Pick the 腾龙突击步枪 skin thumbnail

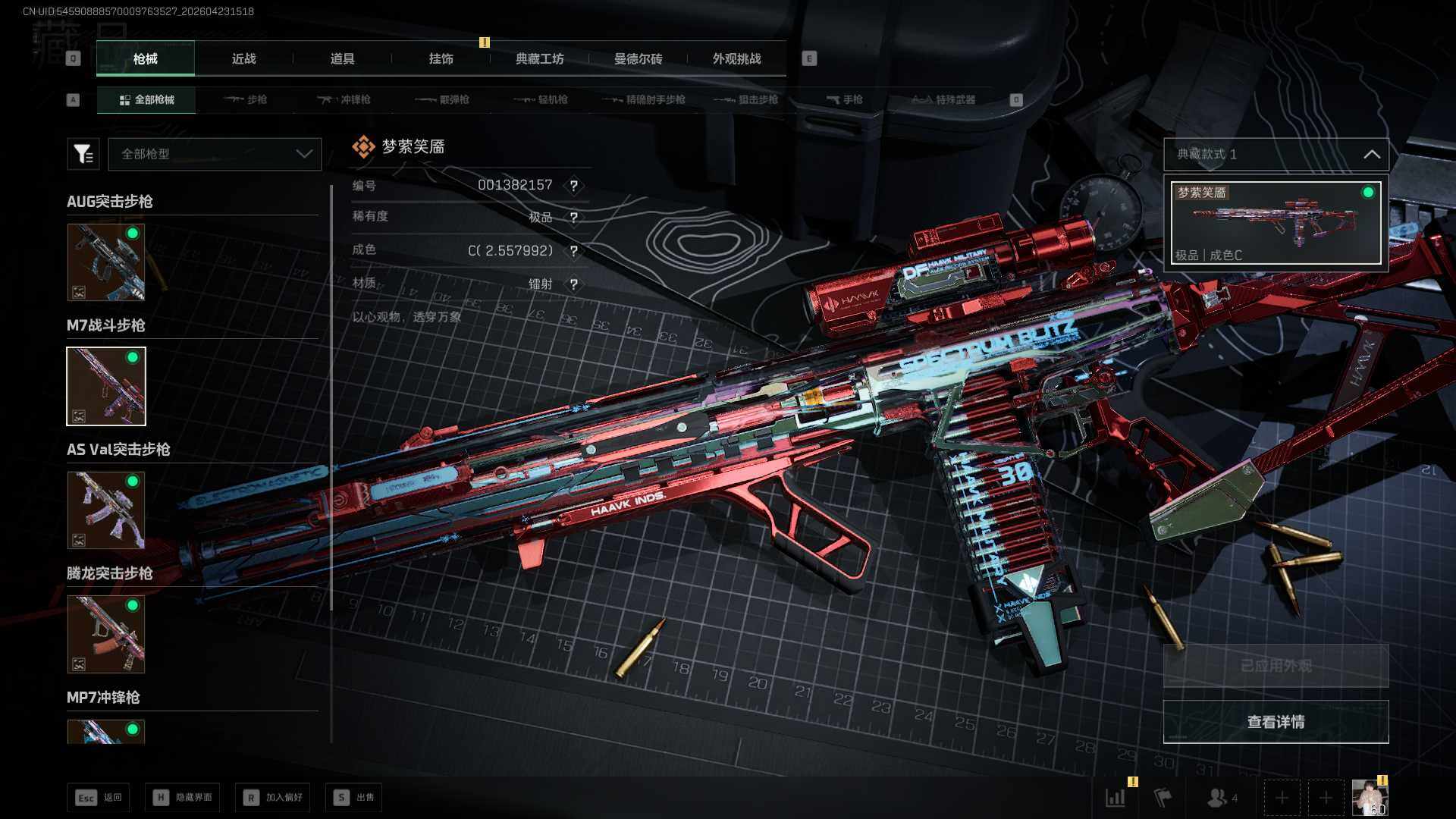[x=106, y=634]
